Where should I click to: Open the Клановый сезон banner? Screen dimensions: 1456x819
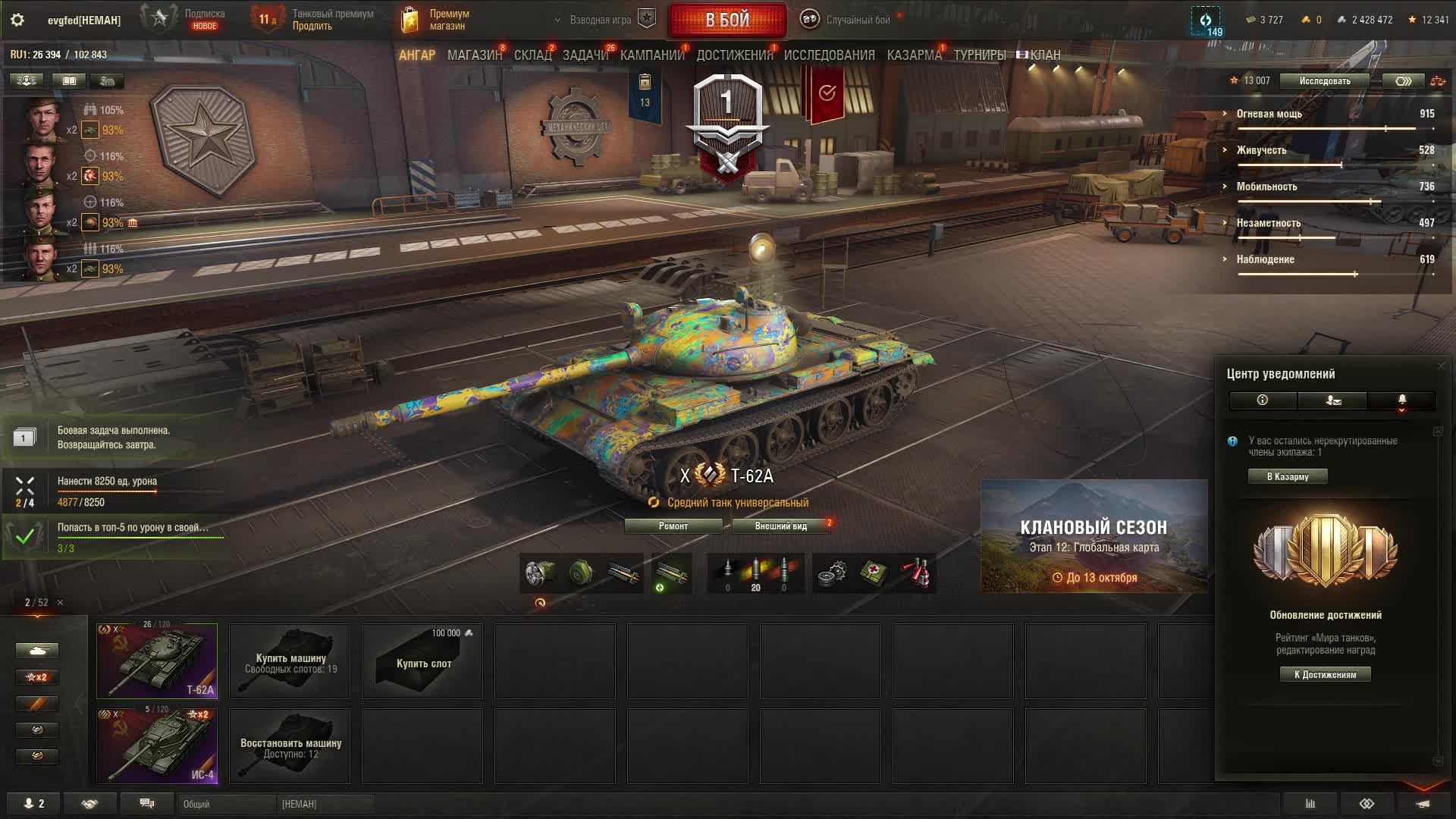(x=1094, y=536)
